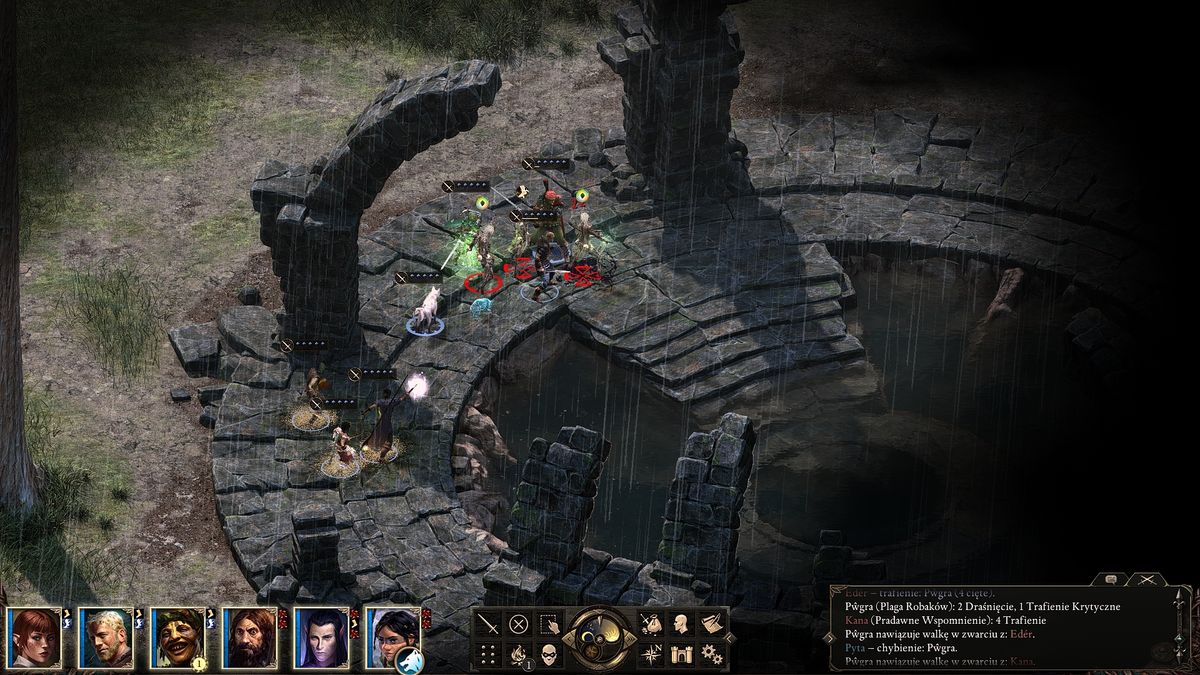Select the brown-bearded man's party portrait
This screenshot has width=1200, height=675.
click(250, 637)
